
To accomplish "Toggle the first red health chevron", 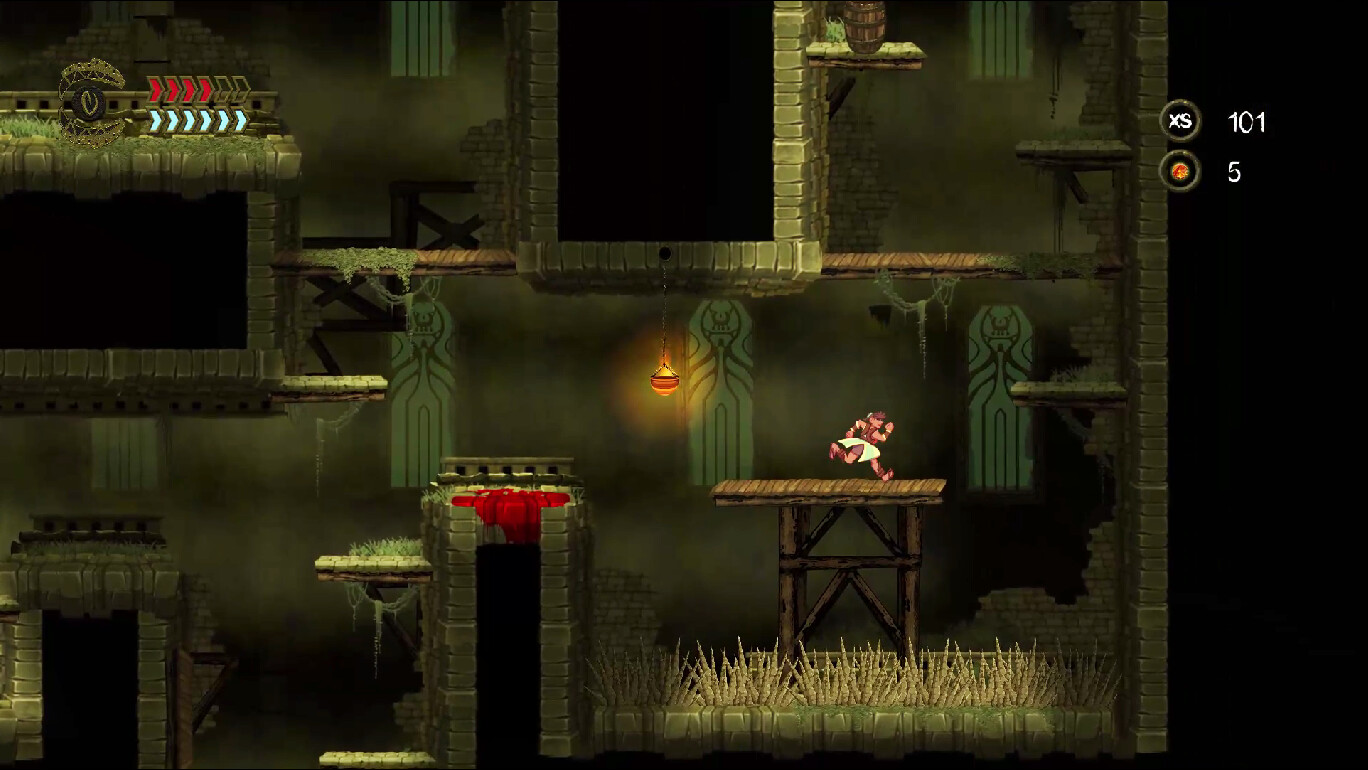I will [x=154, y=88].
